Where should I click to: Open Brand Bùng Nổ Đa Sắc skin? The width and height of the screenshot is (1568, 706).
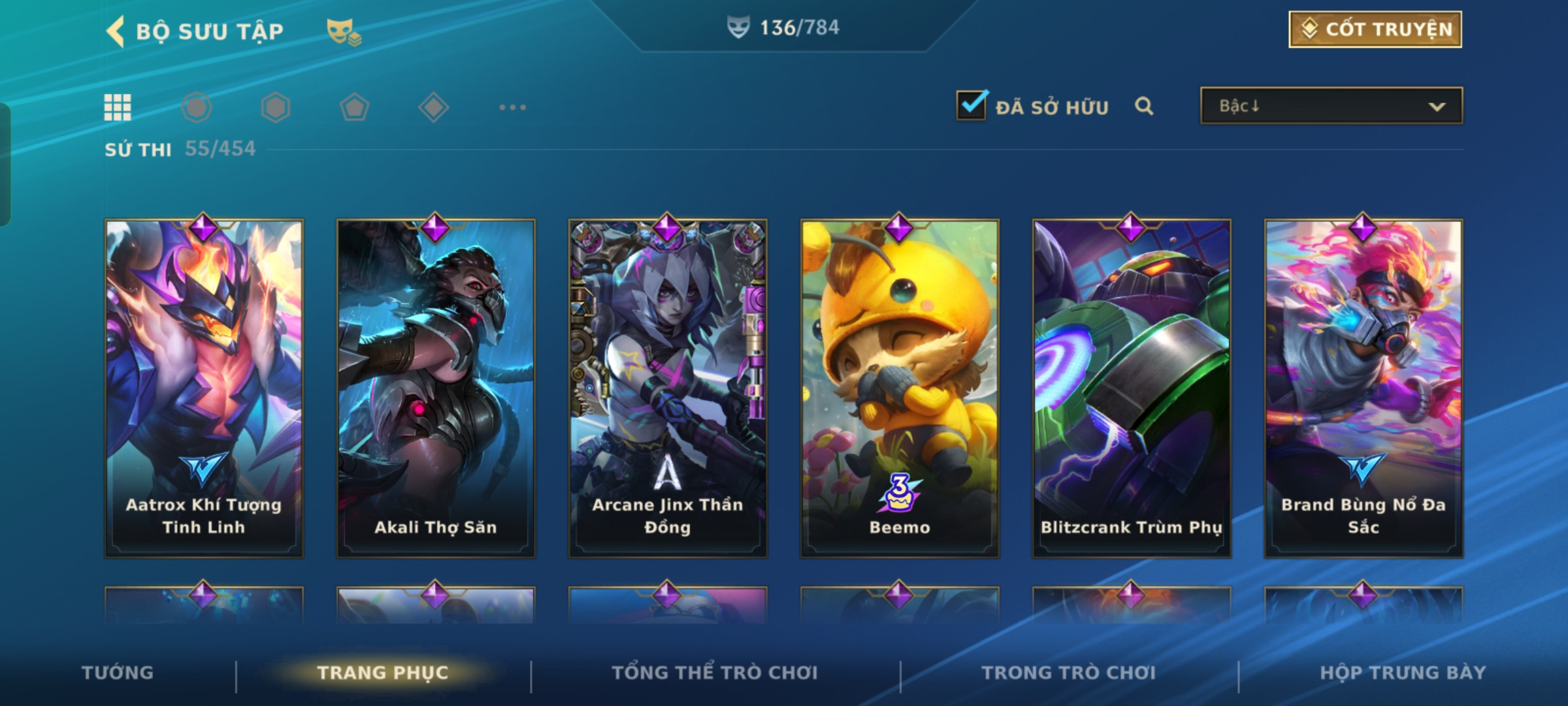coord(1364,388)
